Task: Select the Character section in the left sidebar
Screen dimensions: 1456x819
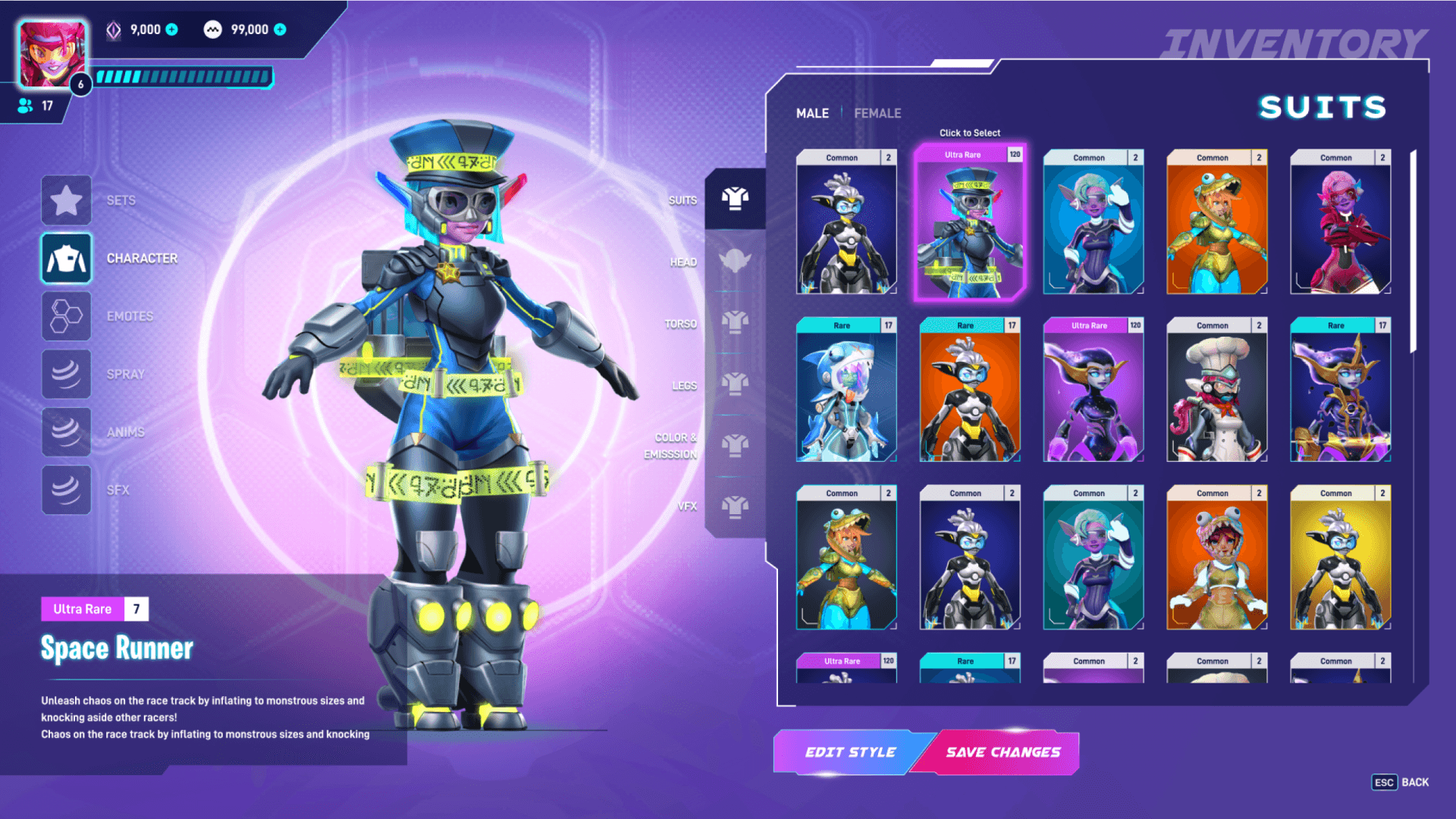Action: coord(66,258)
